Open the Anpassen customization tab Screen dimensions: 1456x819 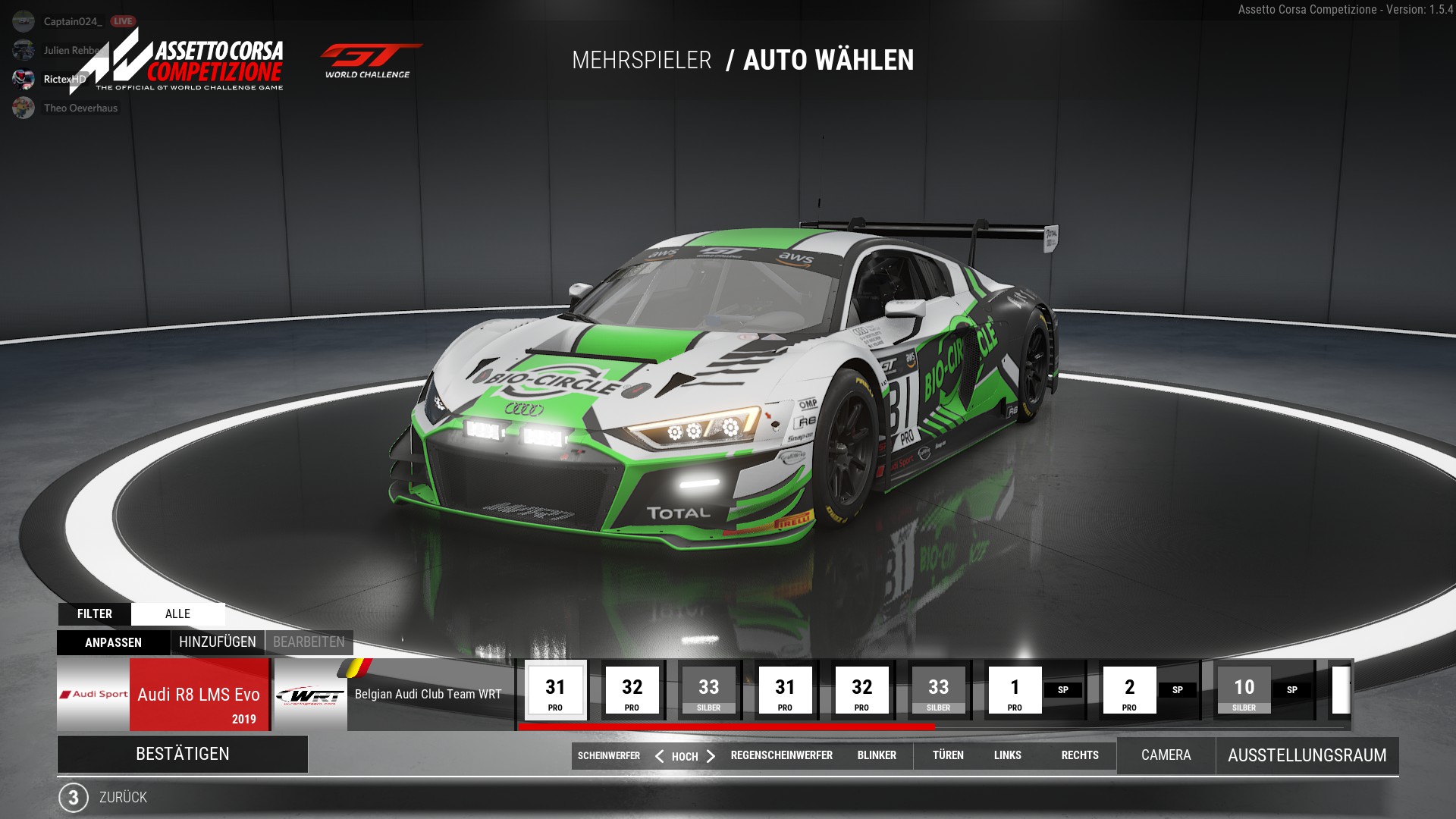tap(113, 642)
